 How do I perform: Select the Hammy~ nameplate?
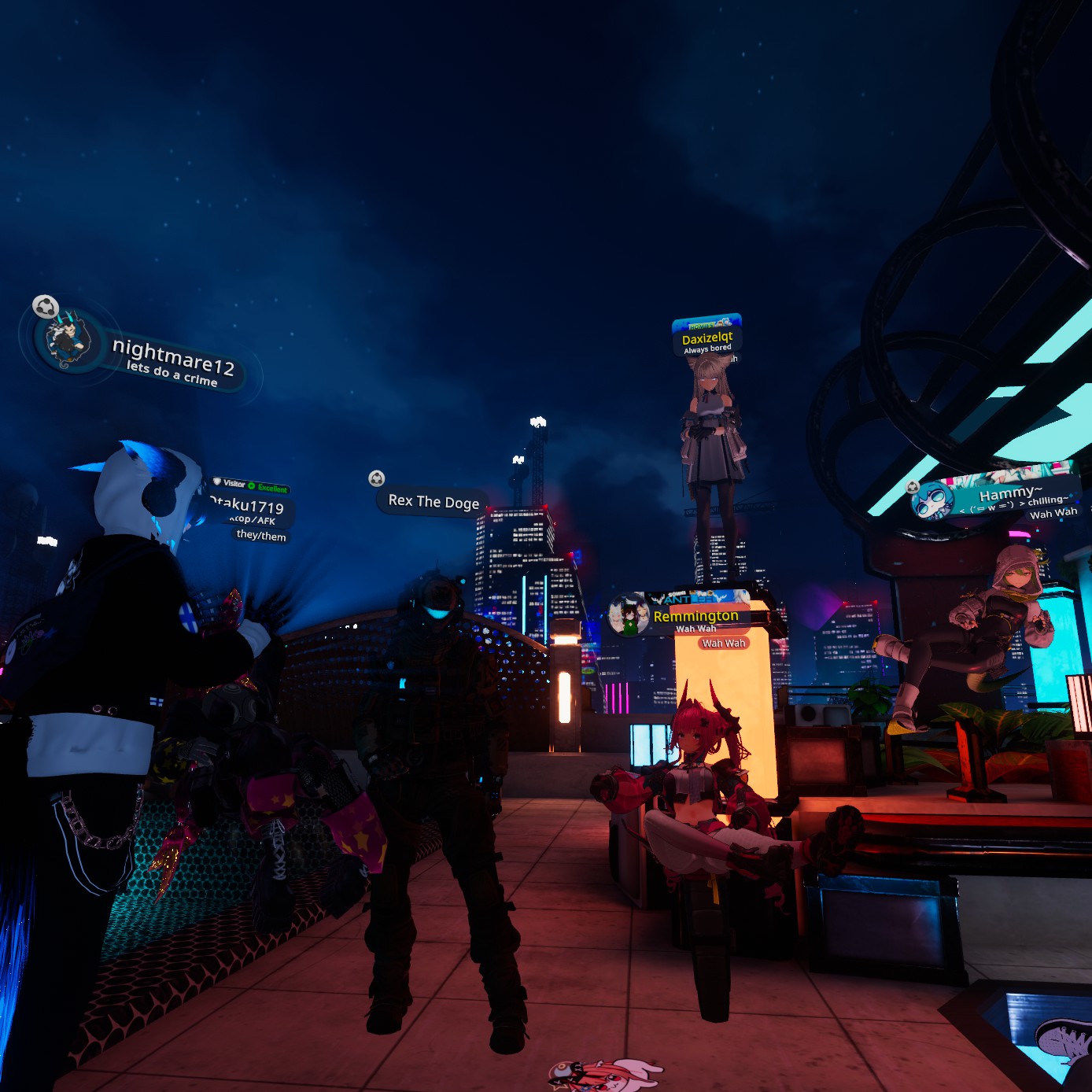pos(1011,495)
